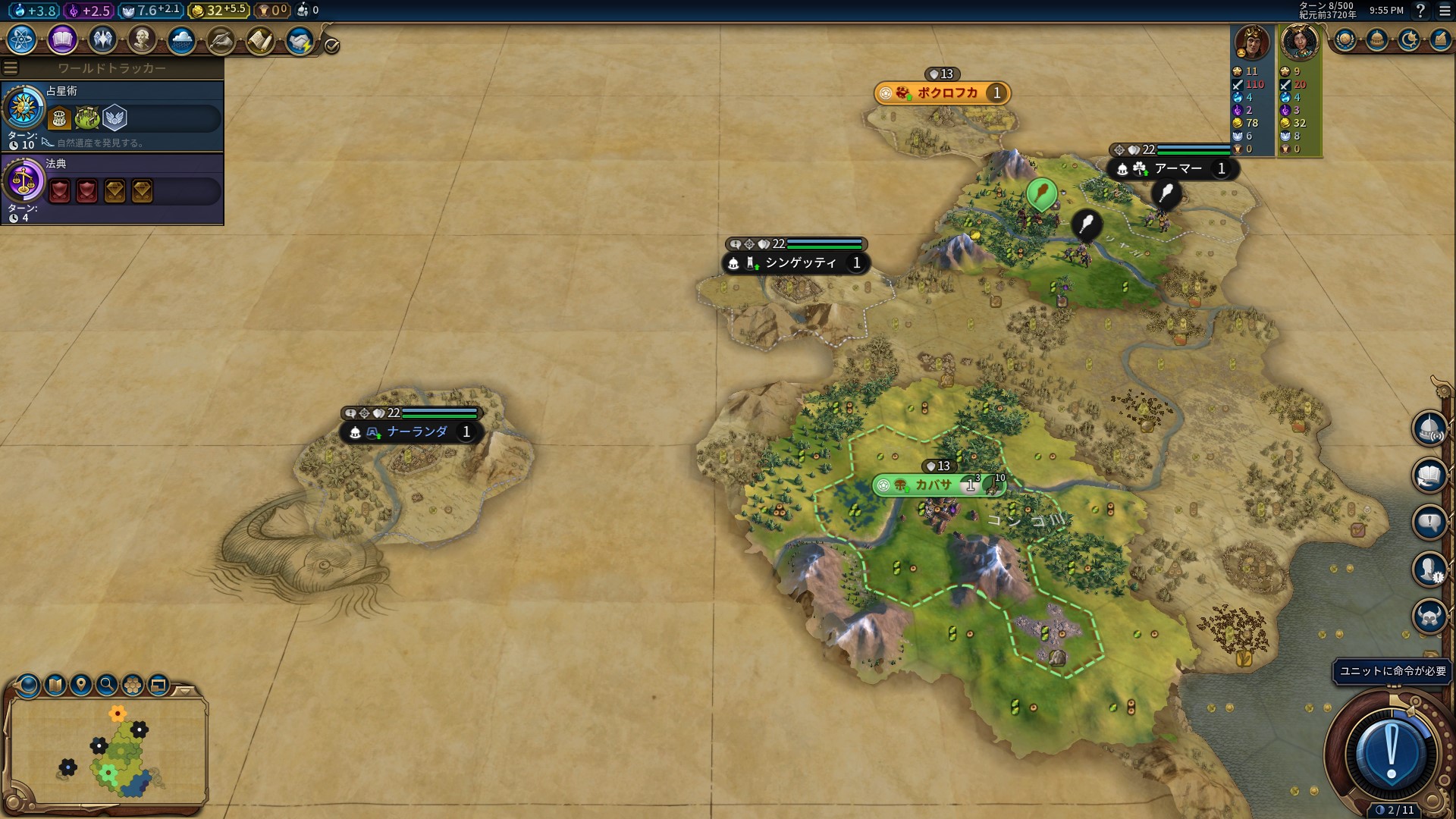Open the world rankings globe icon

(x=1345, y=39)
